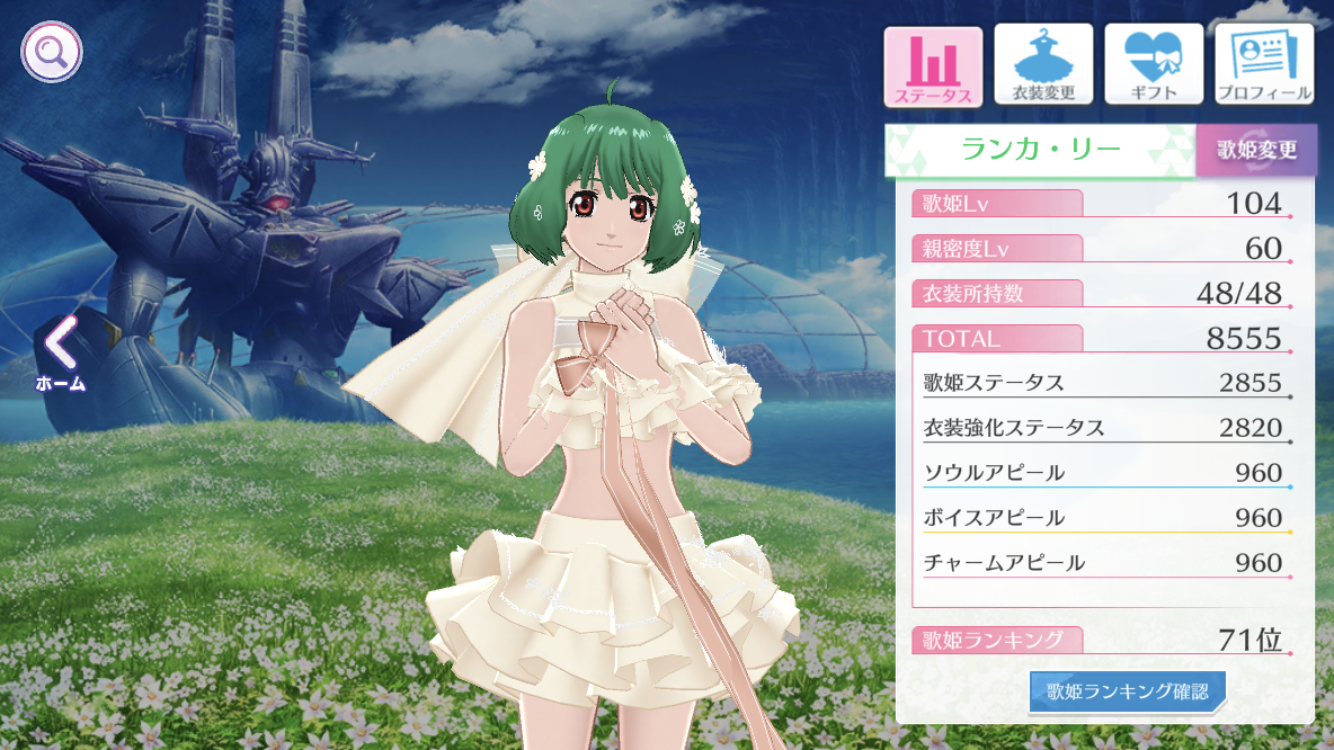Show the プロフィール profile tab

(1263, 66)
